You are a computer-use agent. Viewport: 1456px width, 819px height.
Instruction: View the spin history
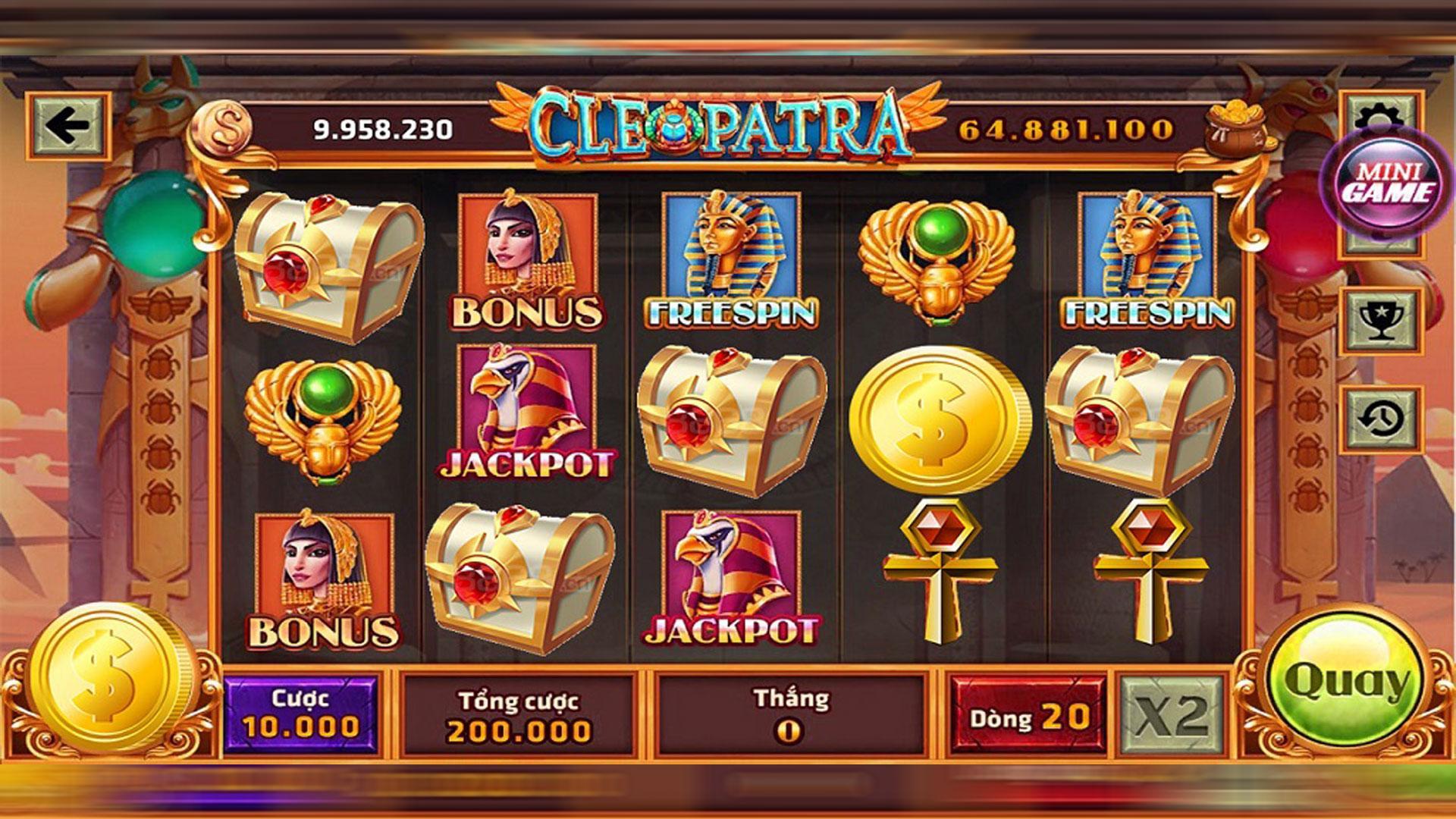1379,419
